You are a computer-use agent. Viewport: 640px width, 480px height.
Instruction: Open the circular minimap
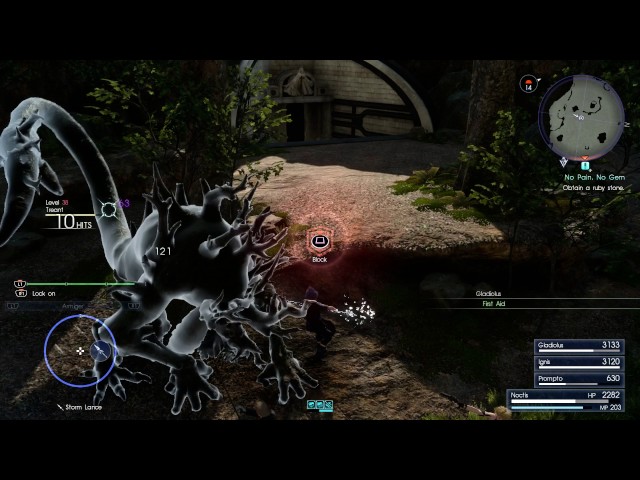pos(582,116)
